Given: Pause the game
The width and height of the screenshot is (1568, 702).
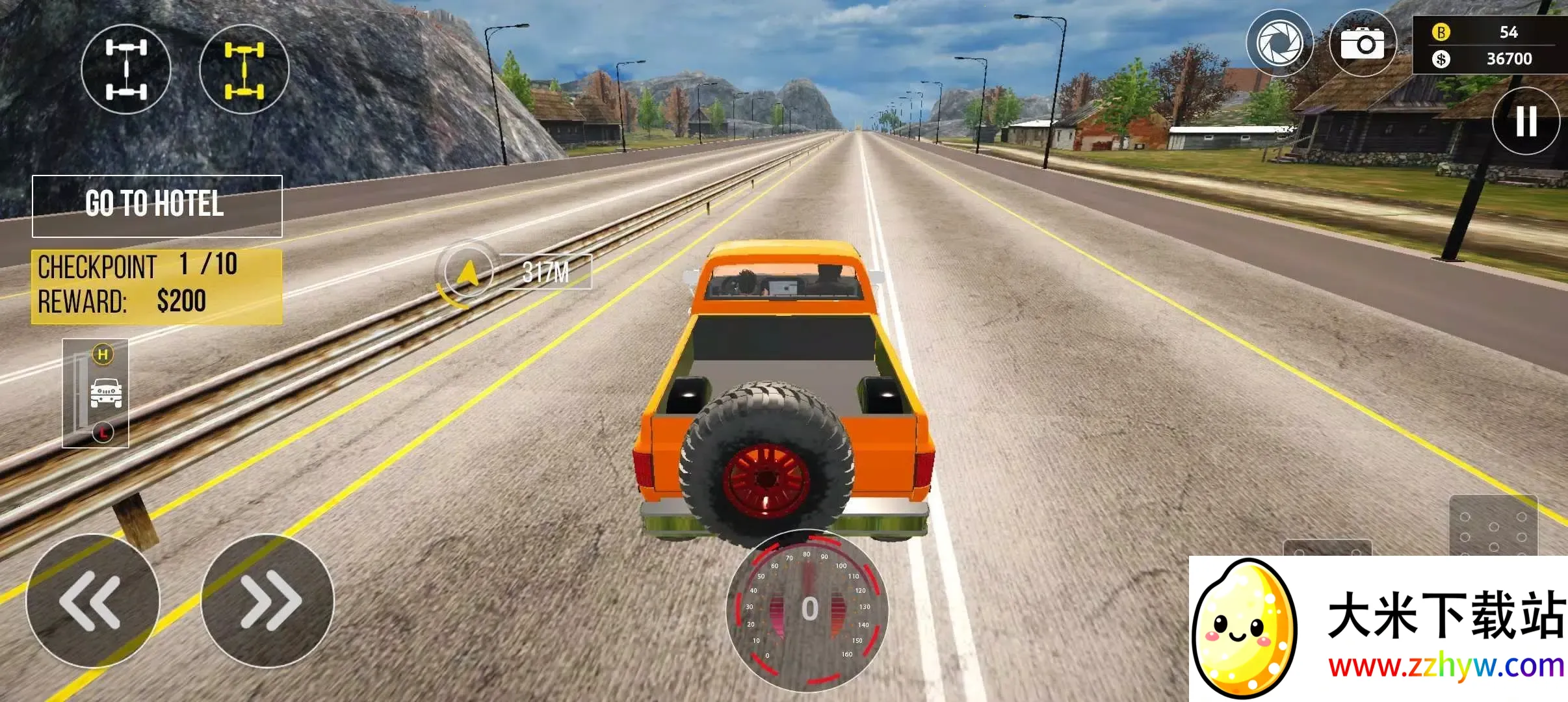Looking at the screenshot, I should click(x=1525, y=121).
